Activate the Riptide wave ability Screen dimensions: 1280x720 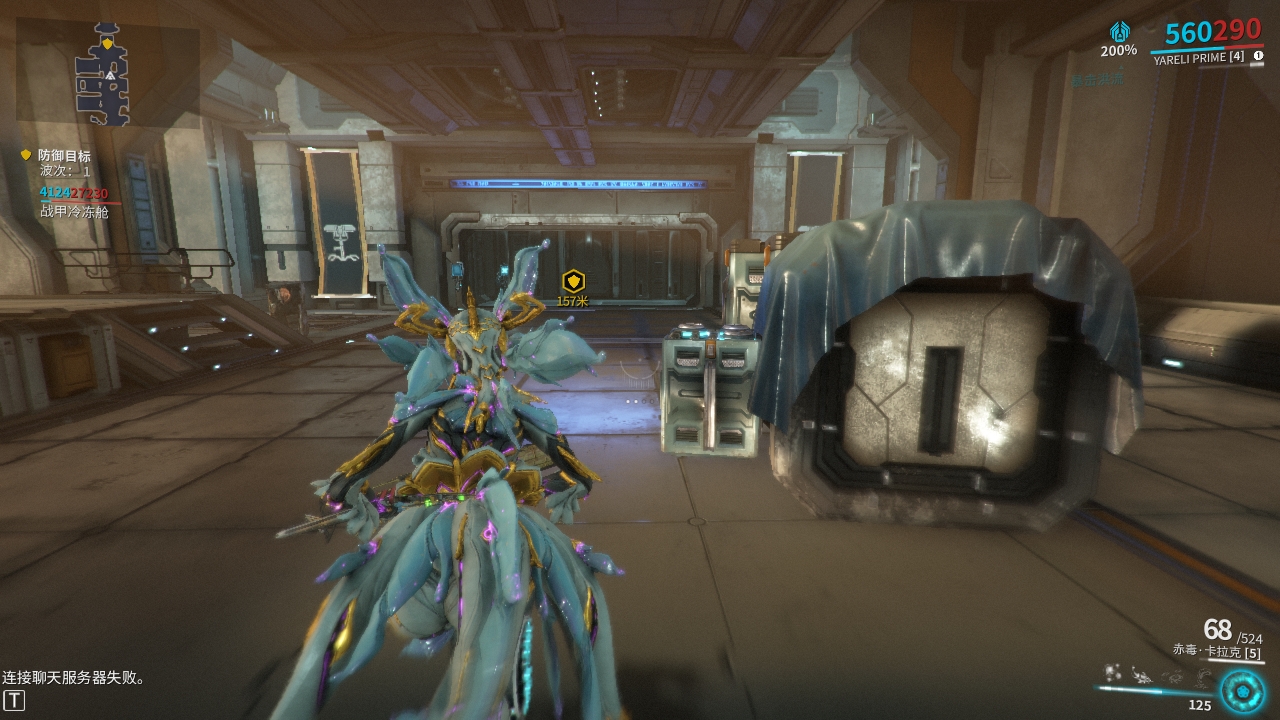1202,677
